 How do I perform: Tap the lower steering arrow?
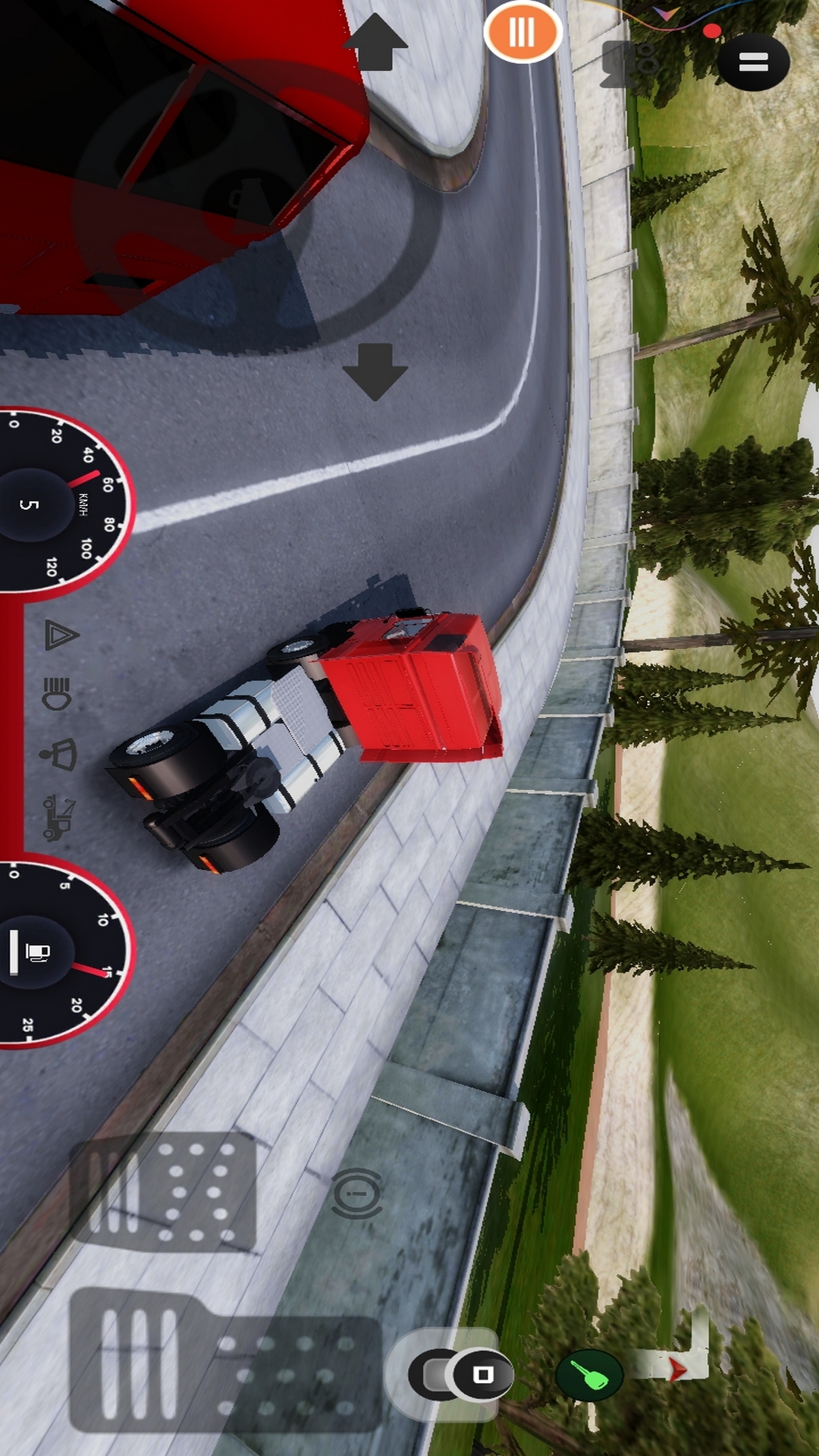(375, 371)
